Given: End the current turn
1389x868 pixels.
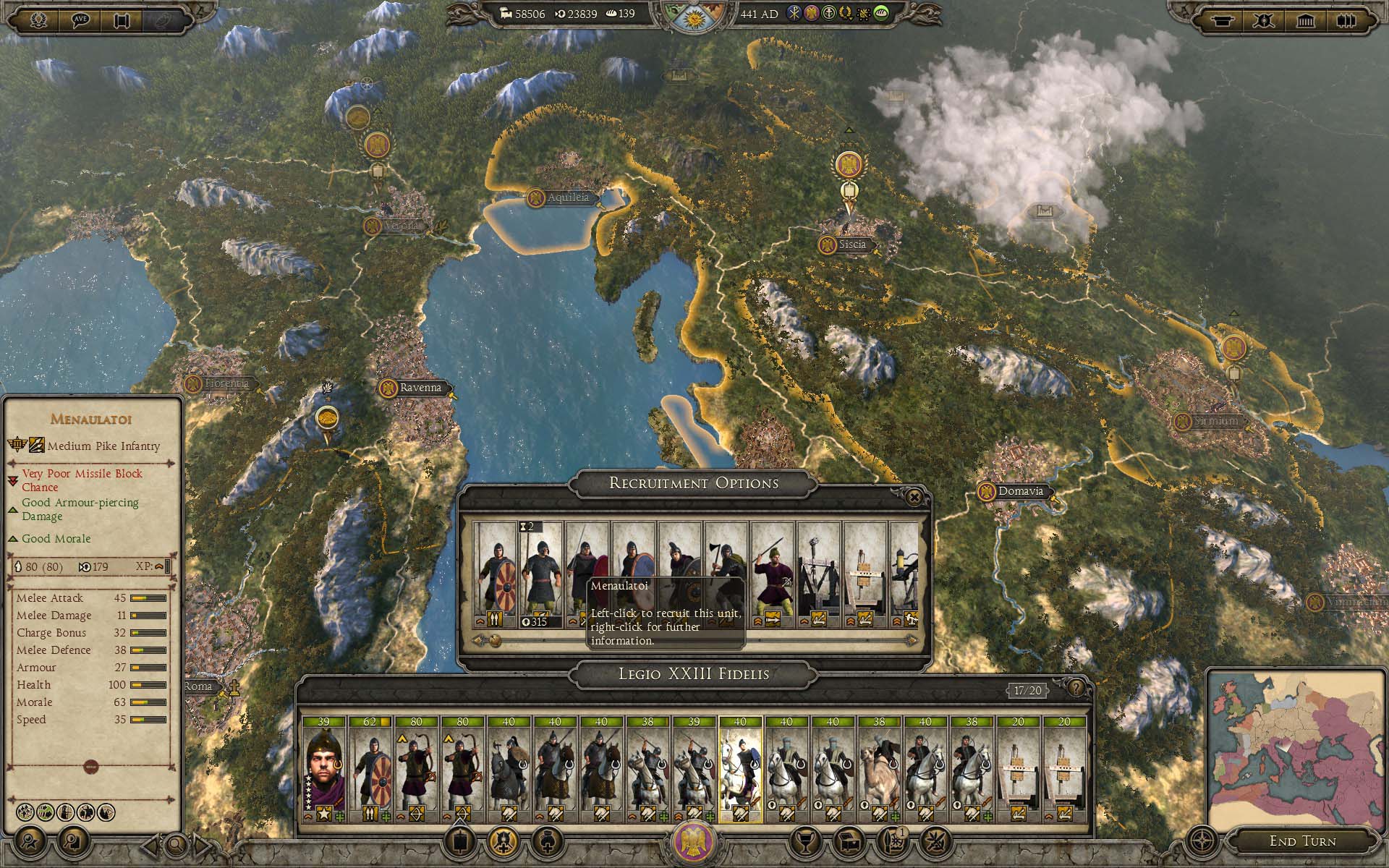Looking at the screenshot, I should click(x=1302, y=841).
